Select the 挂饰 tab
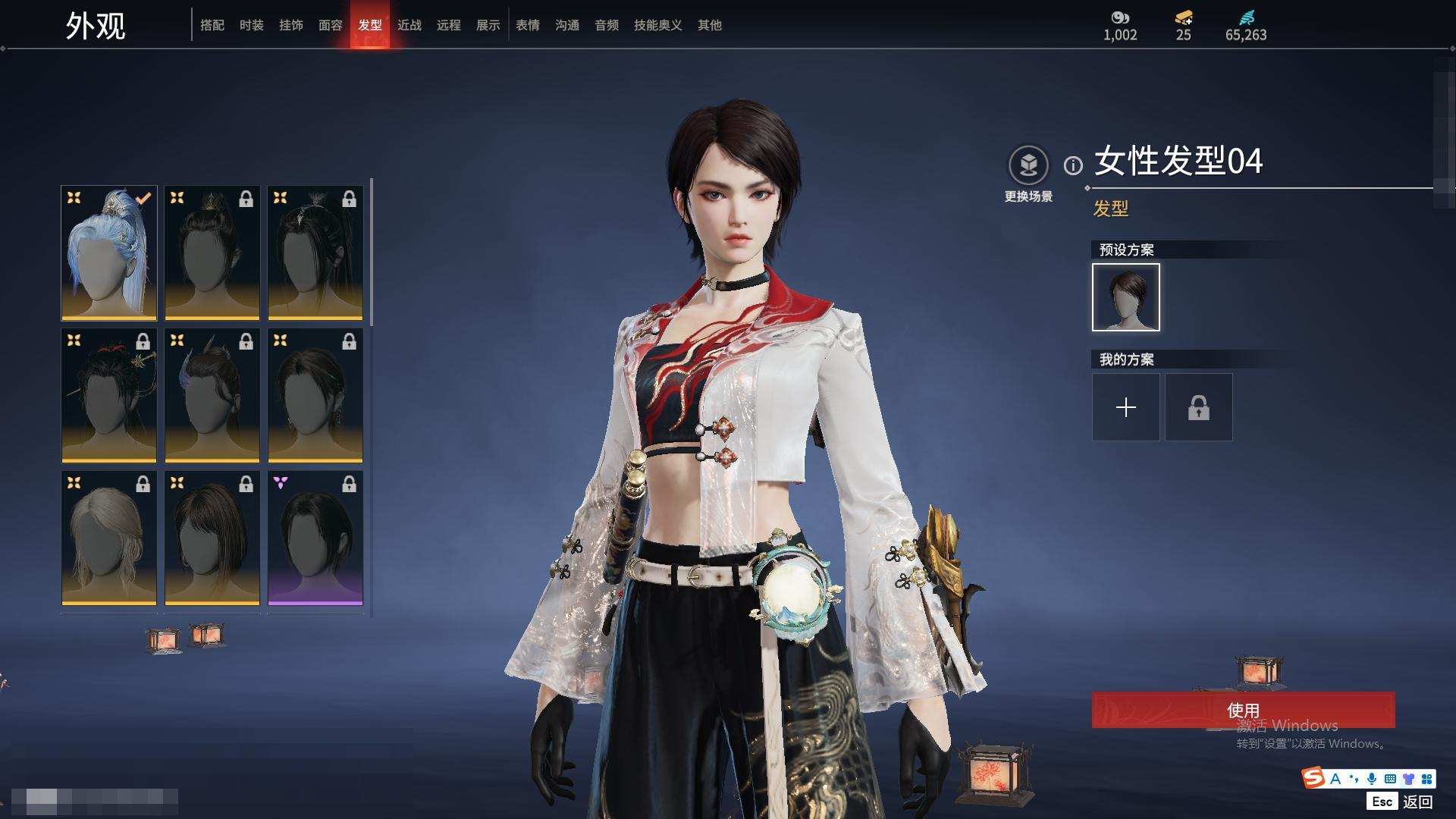The height and width of the screenshot is (819, 1456). pos(291,25)
